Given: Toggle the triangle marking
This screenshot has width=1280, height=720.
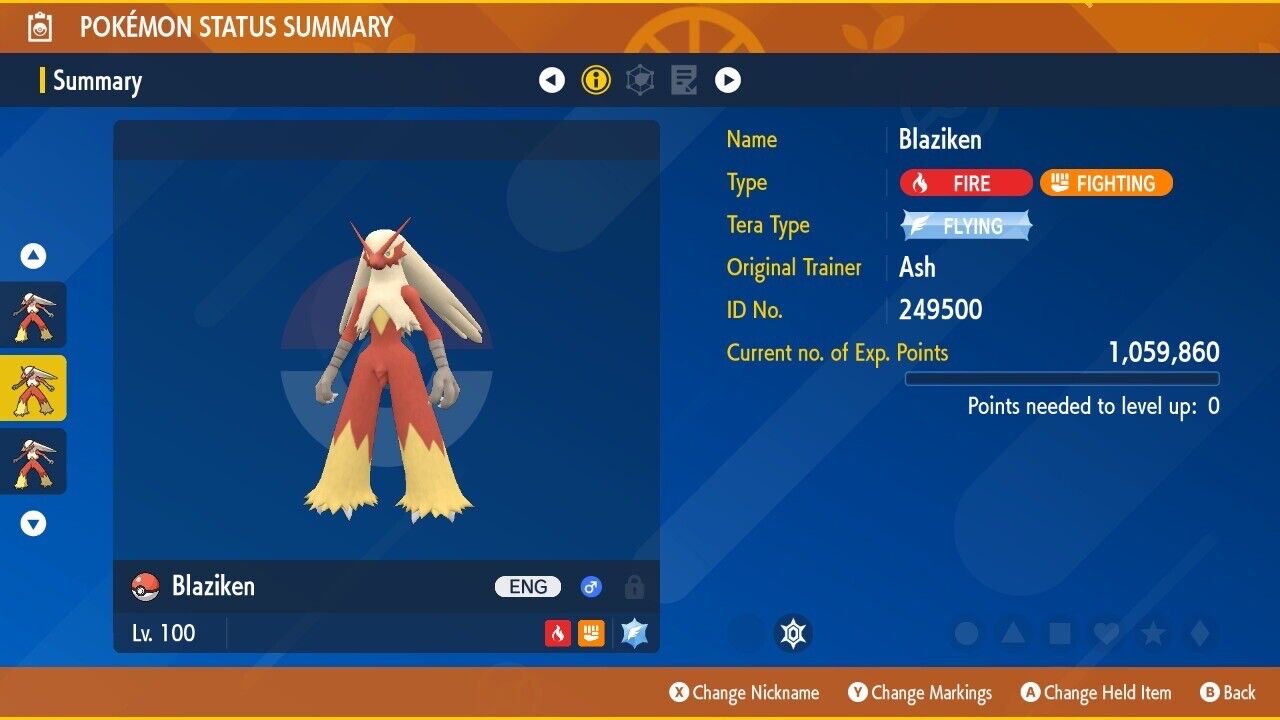Looking at the screenshot, I should point(1013,633).
